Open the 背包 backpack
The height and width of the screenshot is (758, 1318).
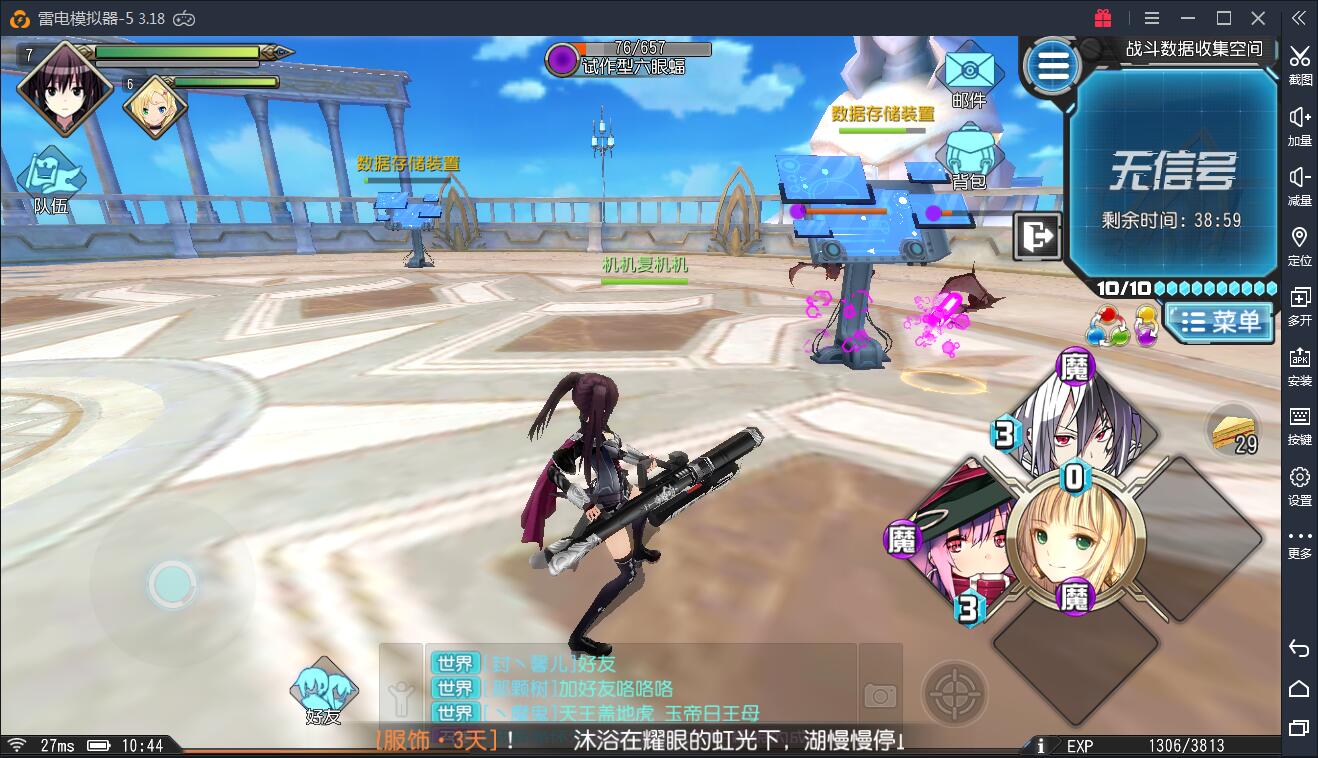pyautogui.click(x=968, y=155)
